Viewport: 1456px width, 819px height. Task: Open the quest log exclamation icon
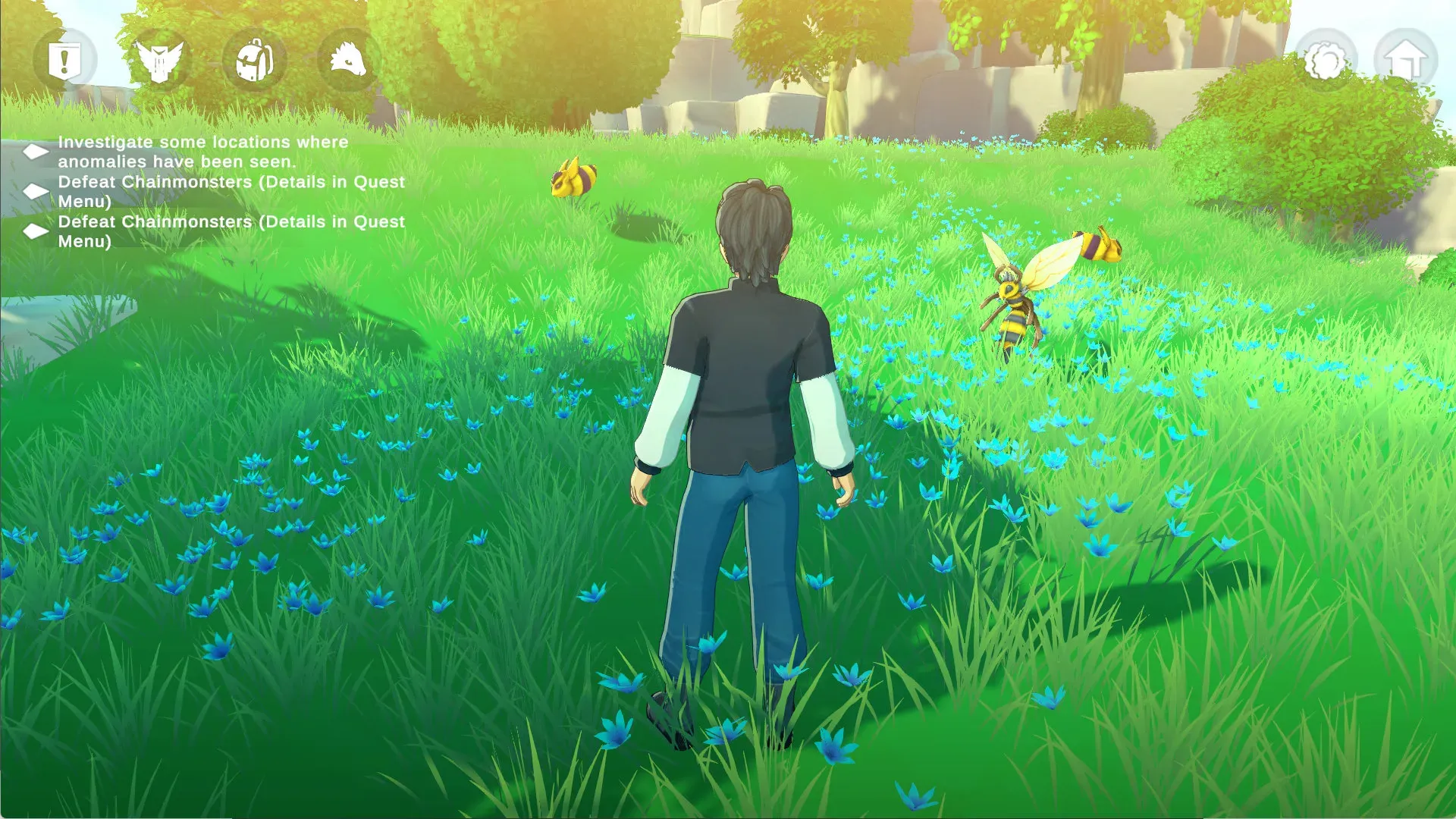click(64, 61)
